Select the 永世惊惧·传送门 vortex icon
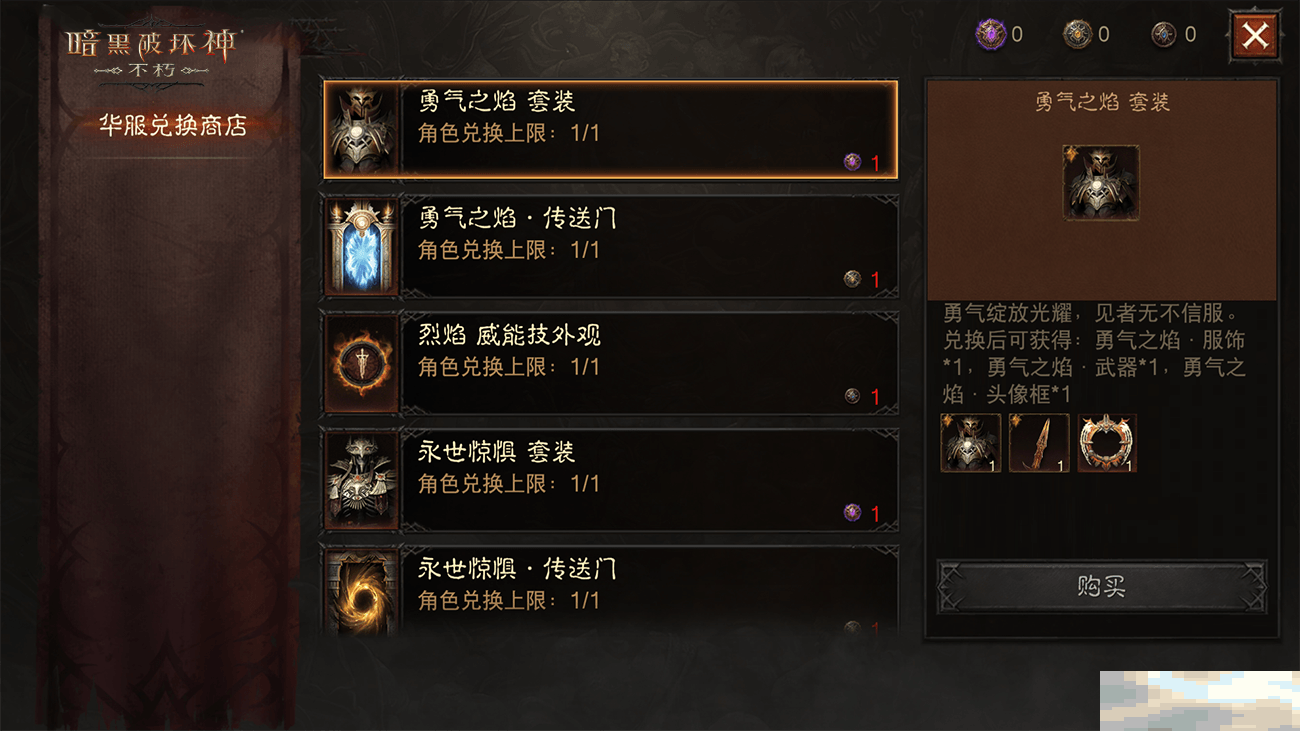Screen dimensions: 1300x731 (x=360, y=592)
